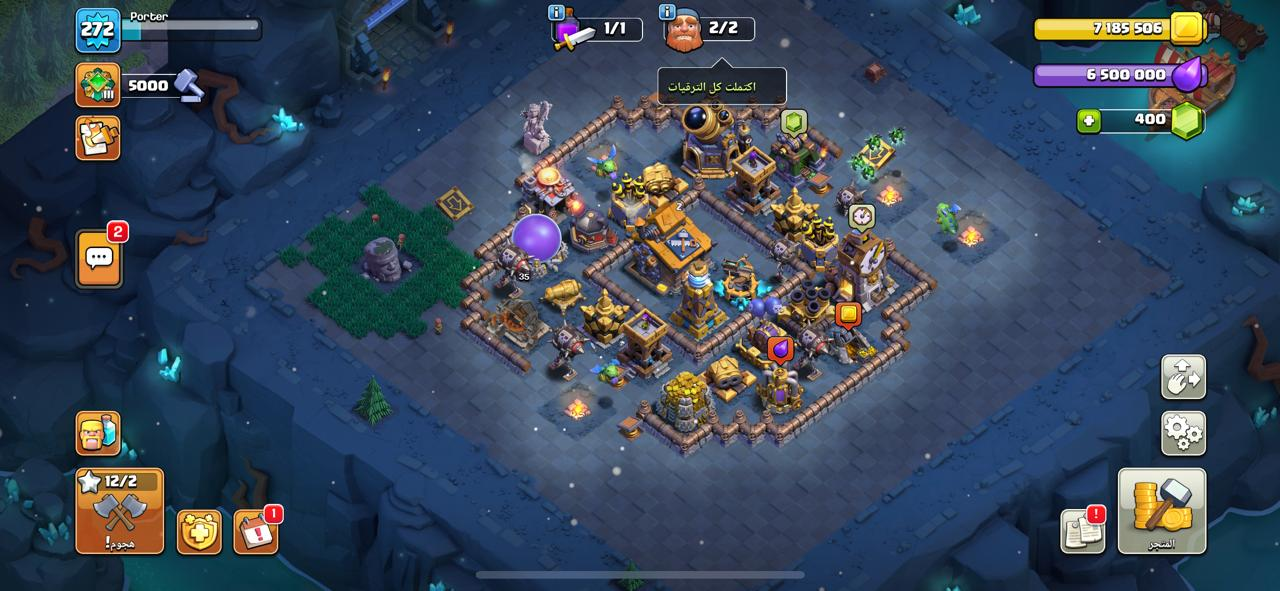Show info for the master builder counter
This screenshot has width=1280, height=591.
coord(667,12)
